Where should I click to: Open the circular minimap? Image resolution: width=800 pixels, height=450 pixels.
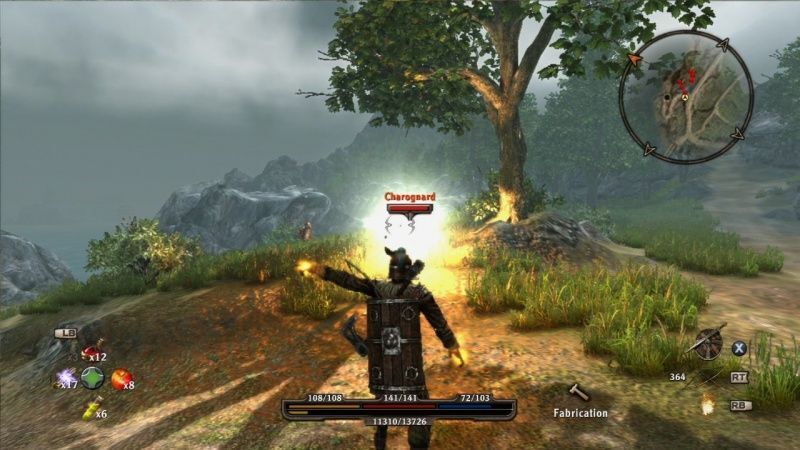point(685,95)
